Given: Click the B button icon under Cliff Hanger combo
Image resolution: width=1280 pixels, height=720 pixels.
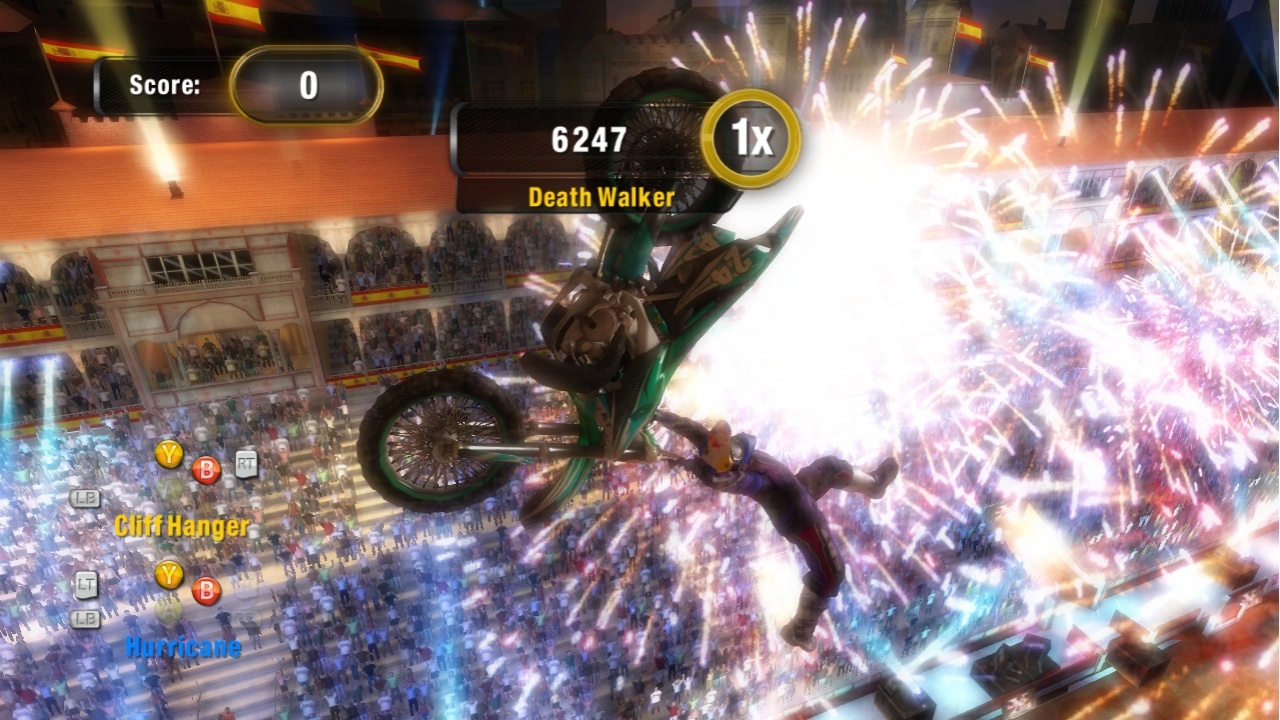Looking at the screenshot, I should tap(205, 470).
